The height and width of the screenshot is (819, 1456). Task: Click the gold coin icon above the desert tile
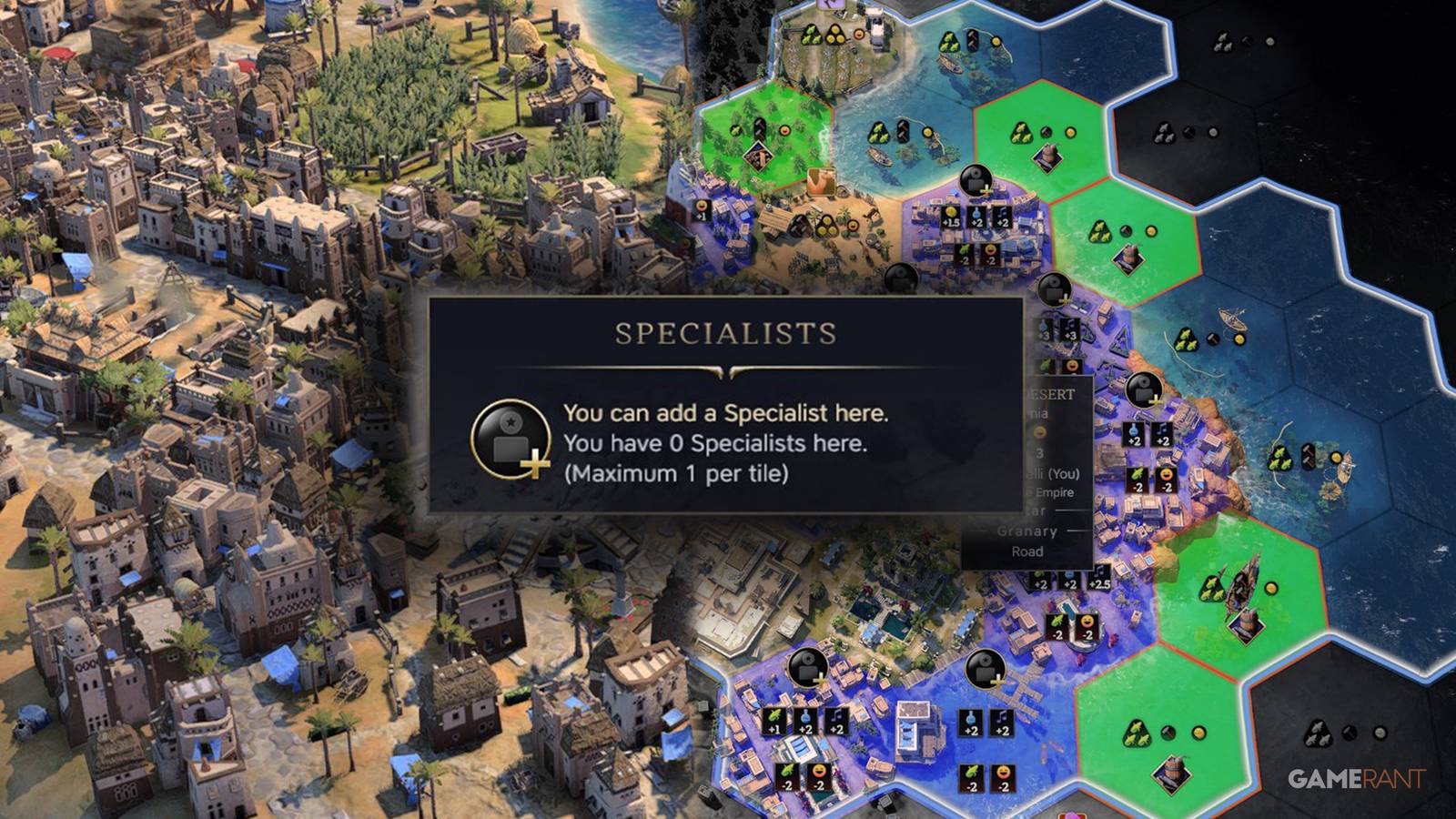tap(1151, 230)
